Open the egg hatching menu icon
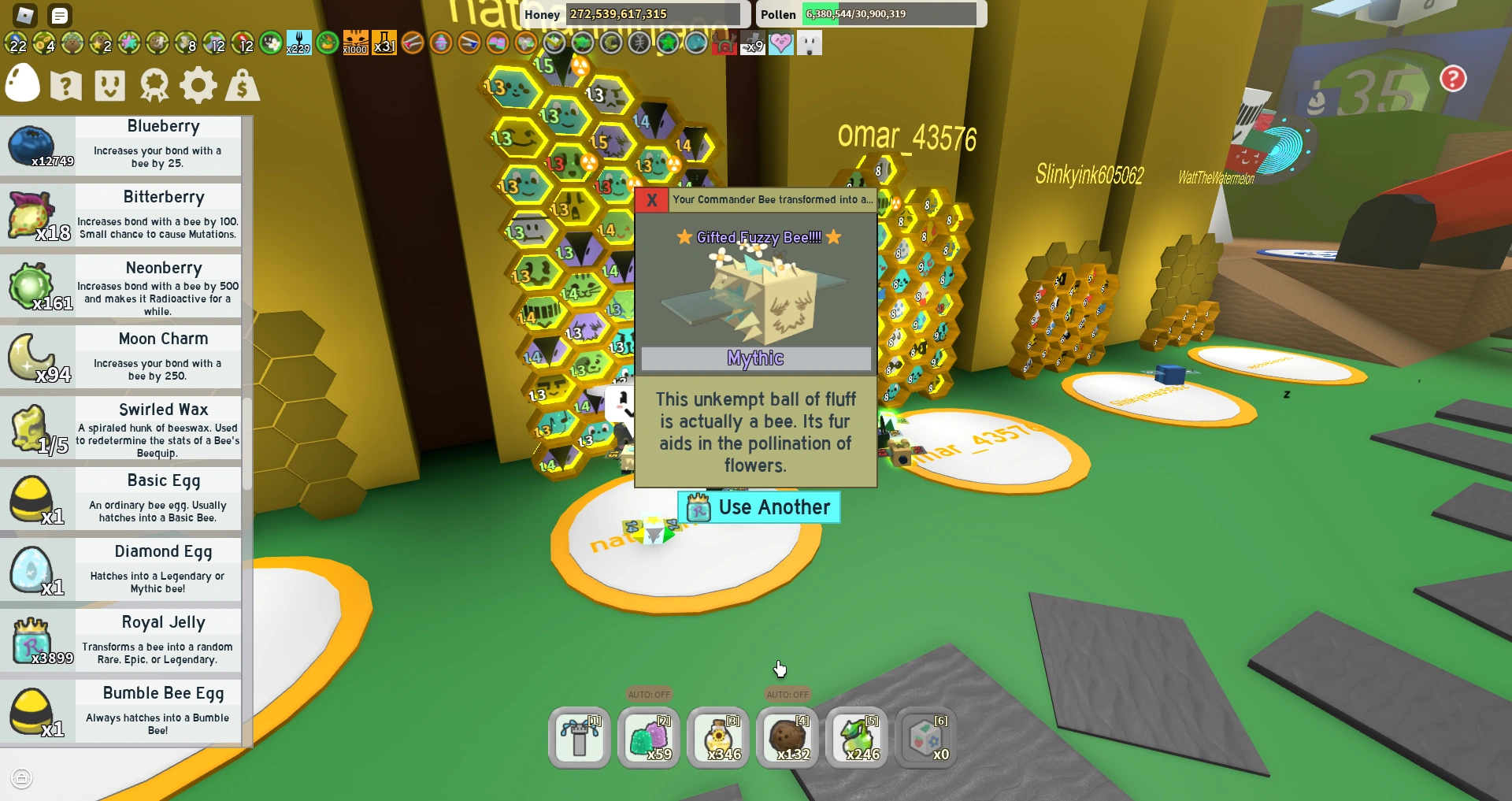This screenshot has height=801, width=1512. [21, 83]
